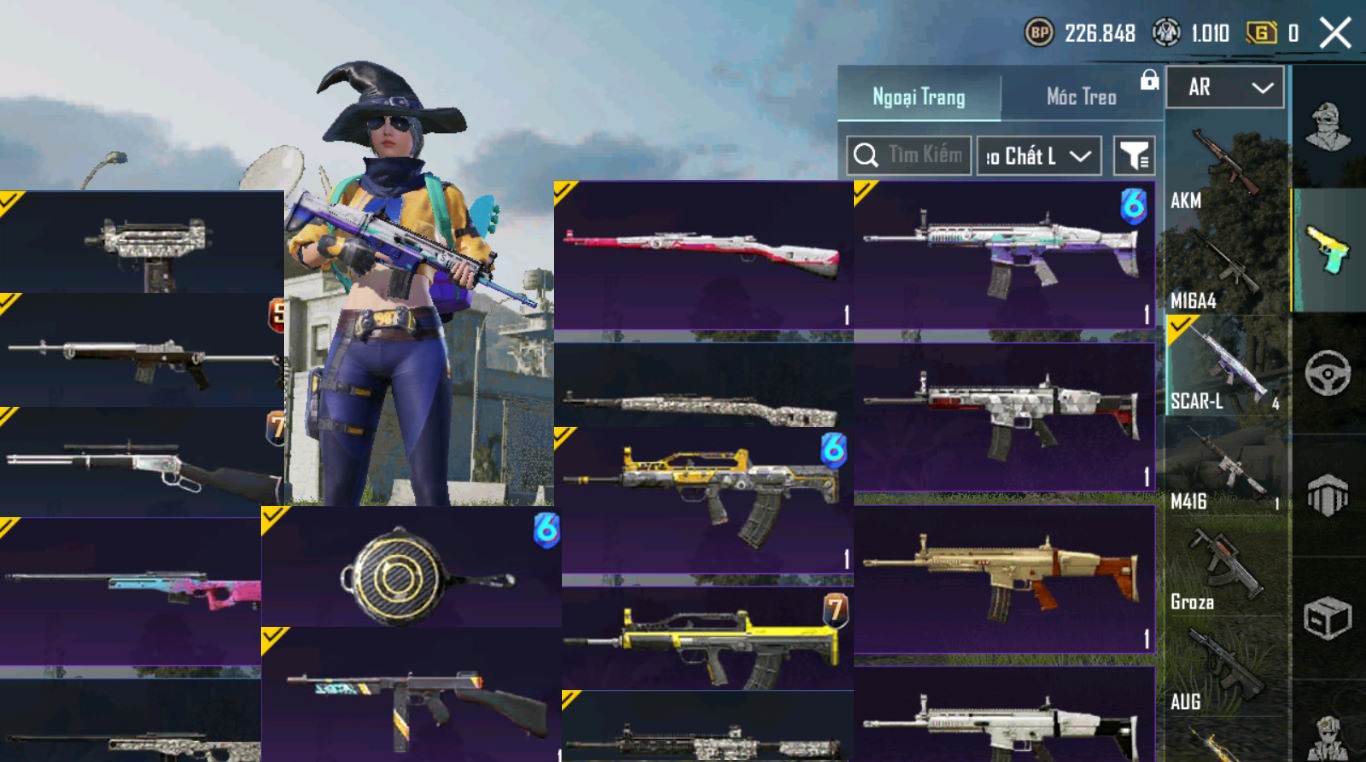Open the steering wheel vehicle category

tap(1328, 372)
